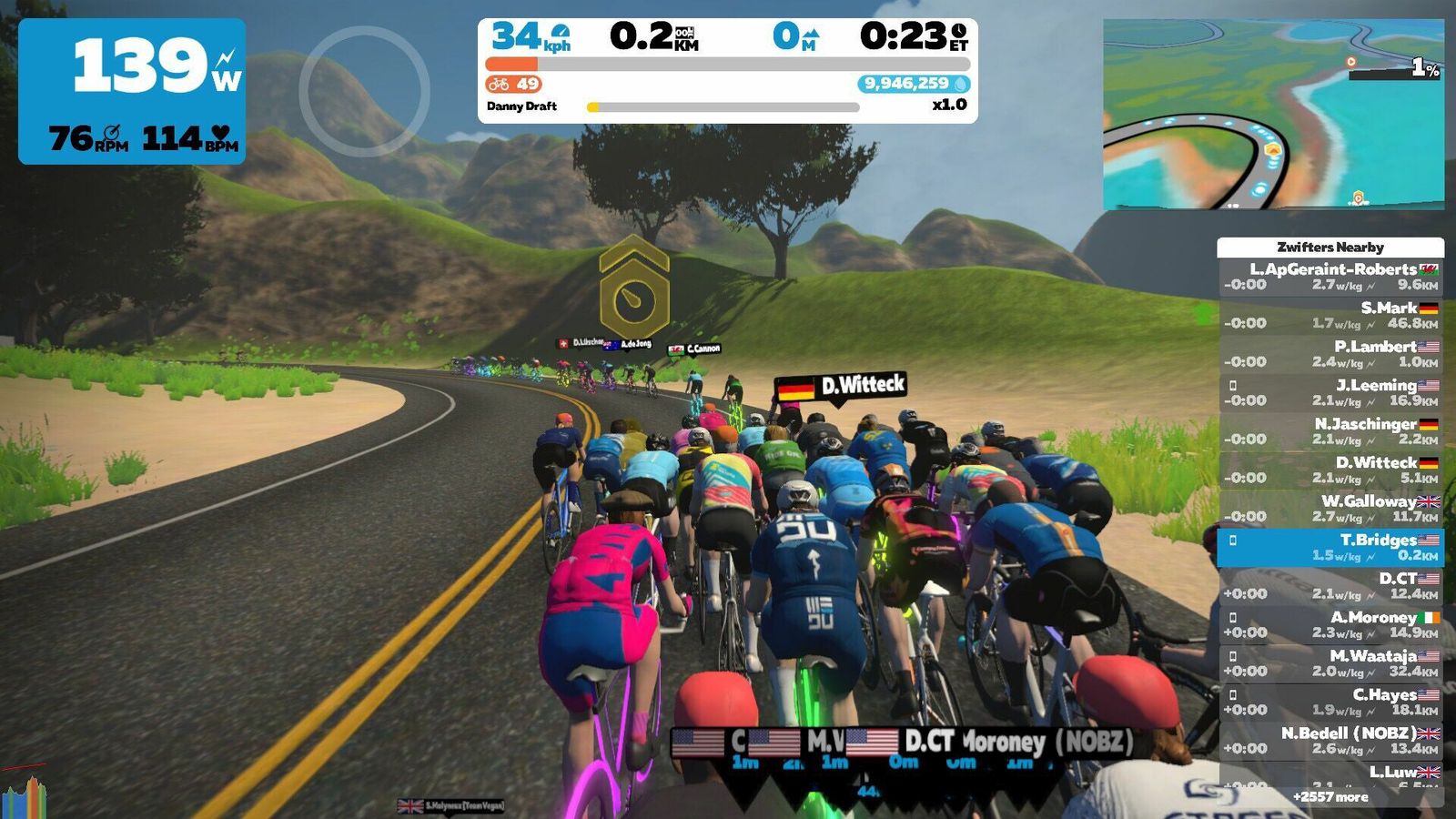The height and width of the screenshot is (819, 1456).
Task: Select M.Waataja in the nearby riders list
Action: [1330, 663]
